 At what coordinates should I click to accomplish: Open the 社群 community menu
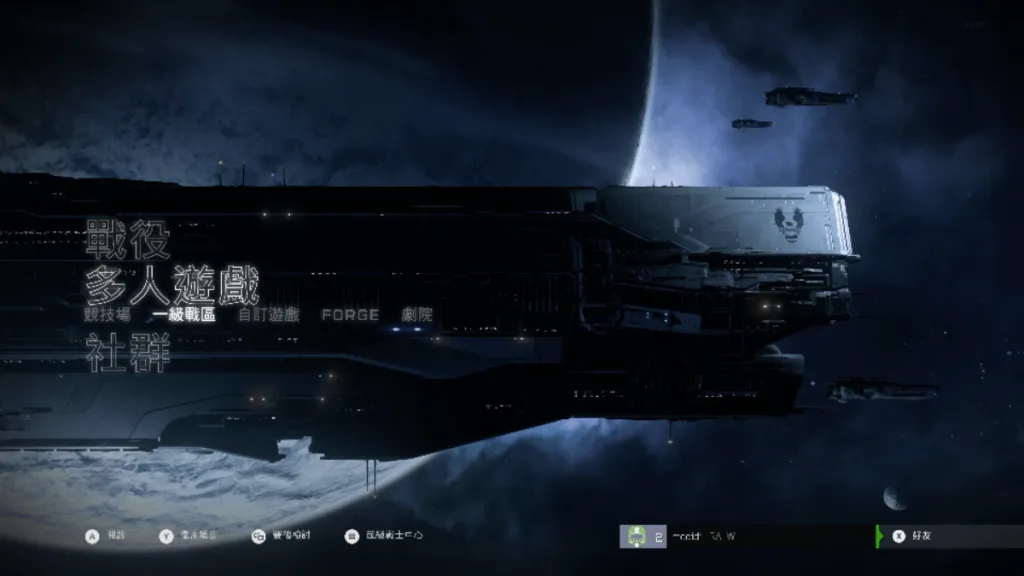127,354
